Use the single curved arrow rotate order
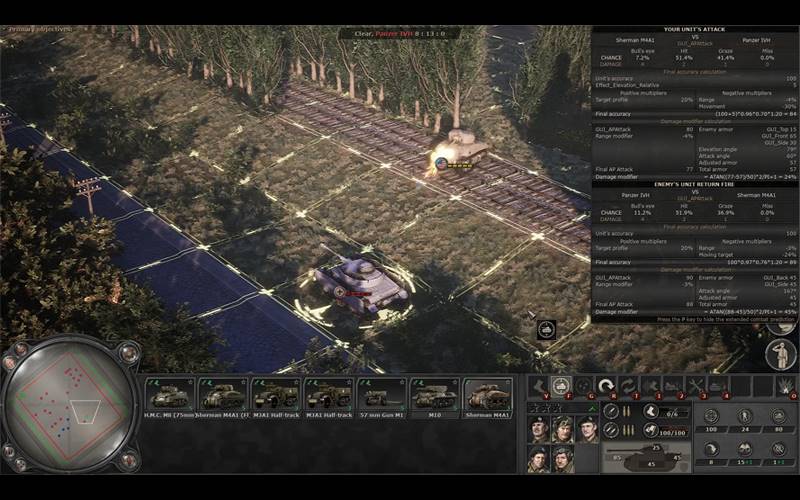The width and height of the screenshot is (800, 500). 606,385
